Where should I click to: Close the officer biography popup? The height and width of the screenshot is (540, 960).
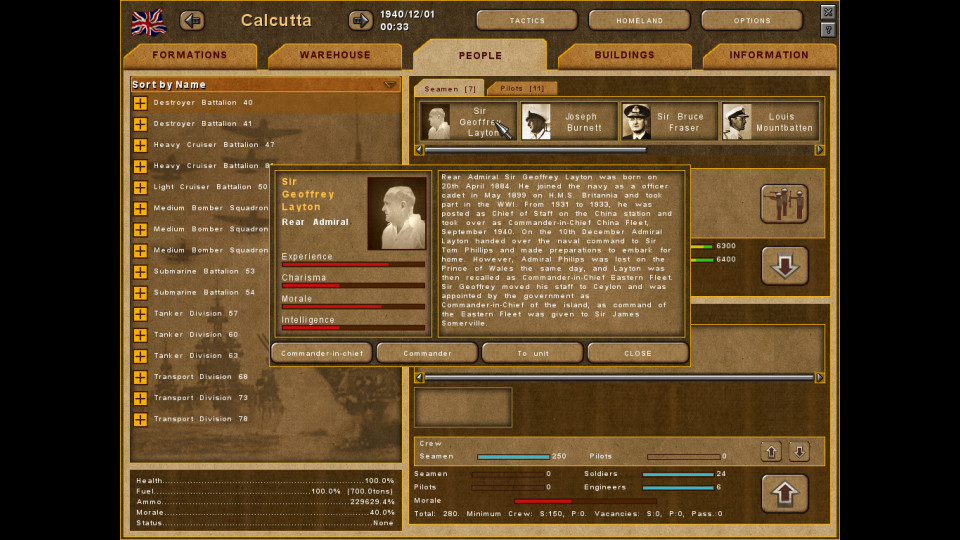tap(637, 353)
